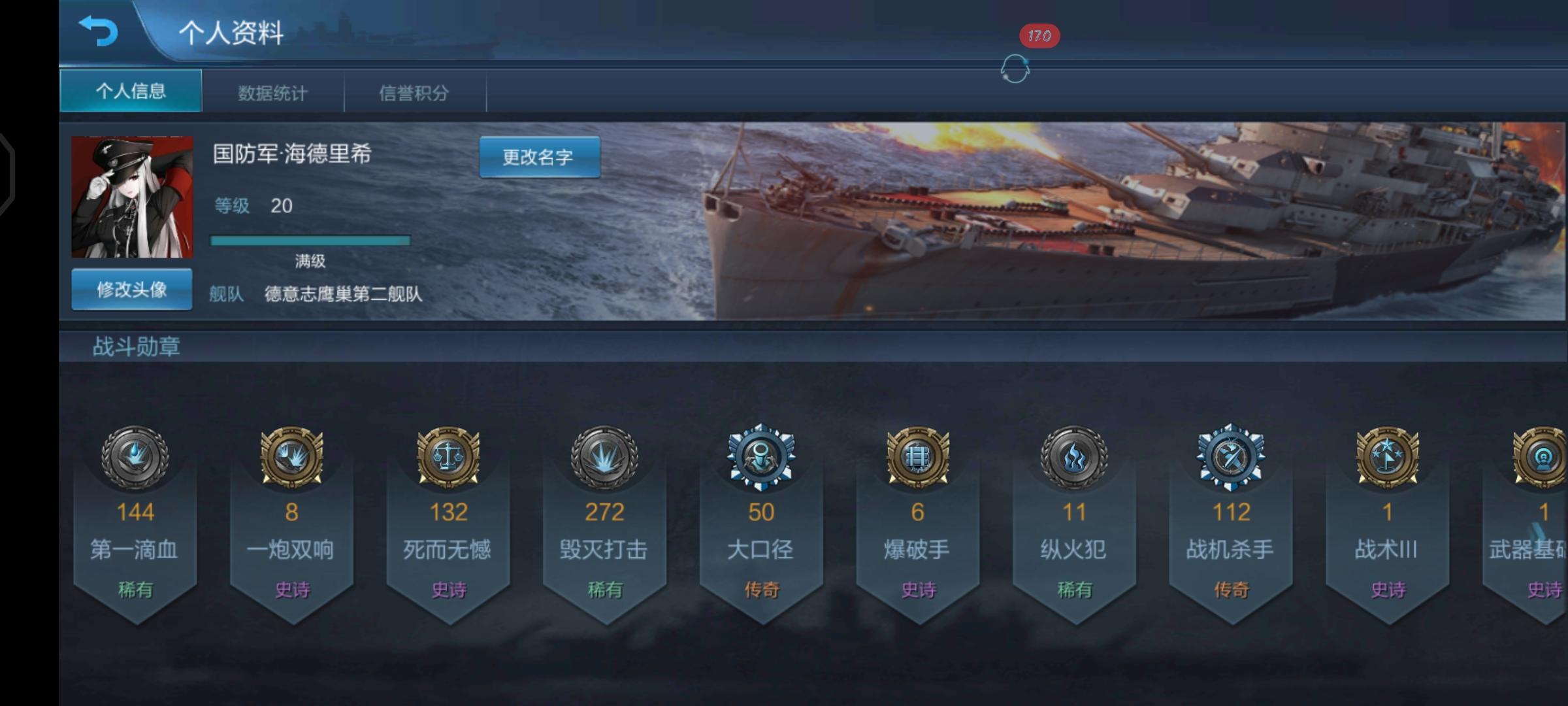The image size is (1568, 706).
Task: View the 大口径 legendary medal
Action: click(761, 458)
